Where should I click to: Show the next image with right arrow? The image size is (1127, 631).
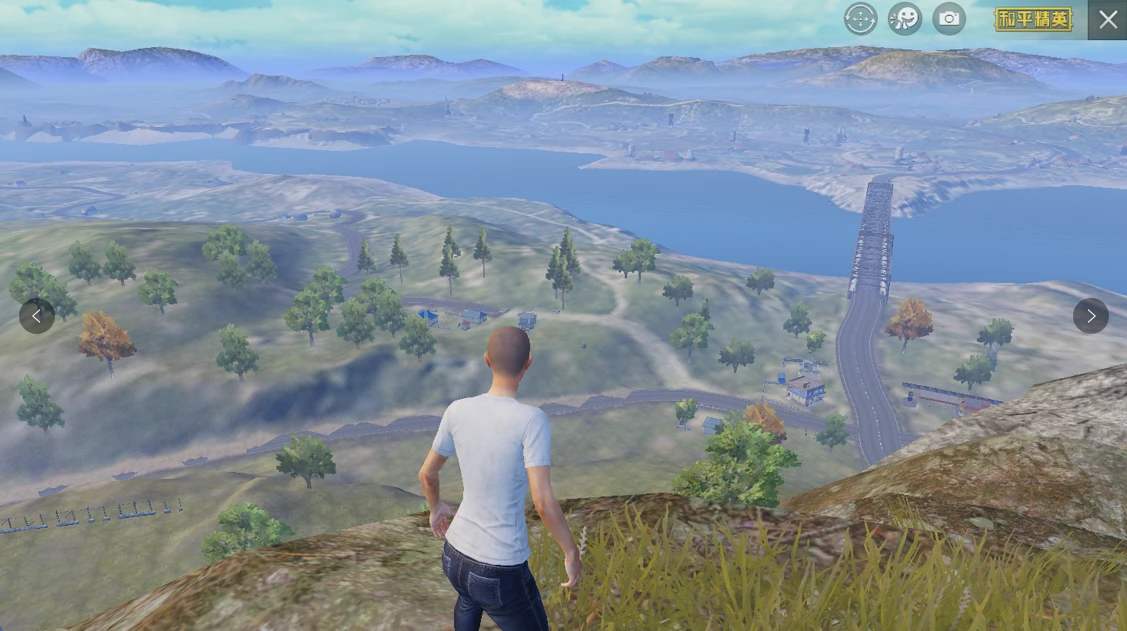coord(1090,316)
